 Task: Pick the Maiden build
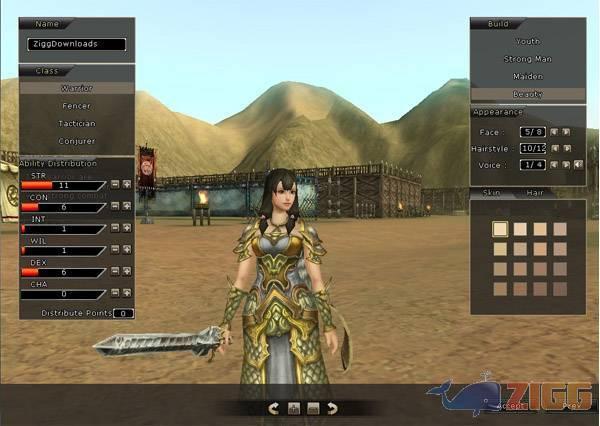pyautogui.click(x=528, y=76)
